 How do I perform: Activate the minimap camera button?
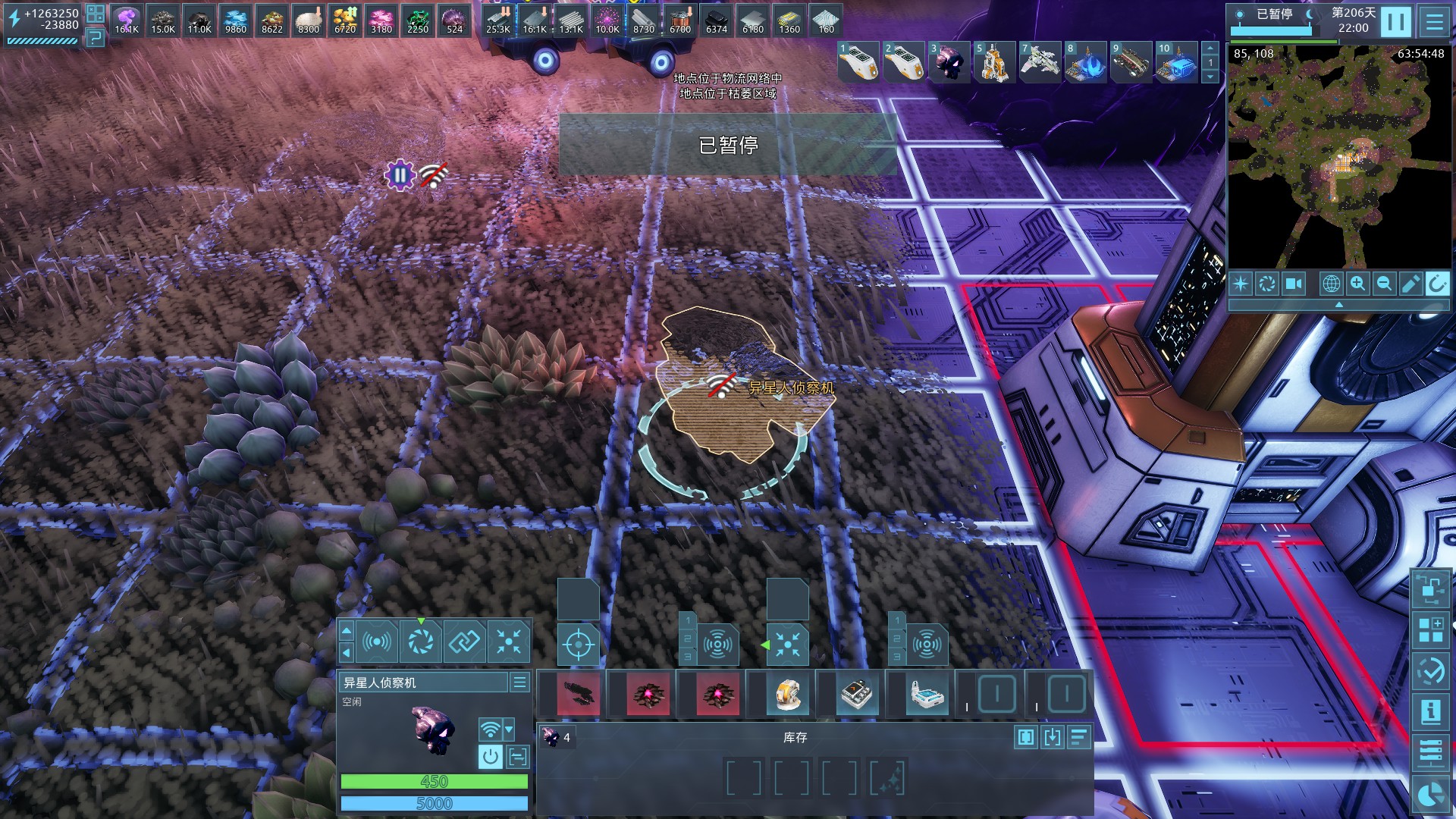[1293, 284]
